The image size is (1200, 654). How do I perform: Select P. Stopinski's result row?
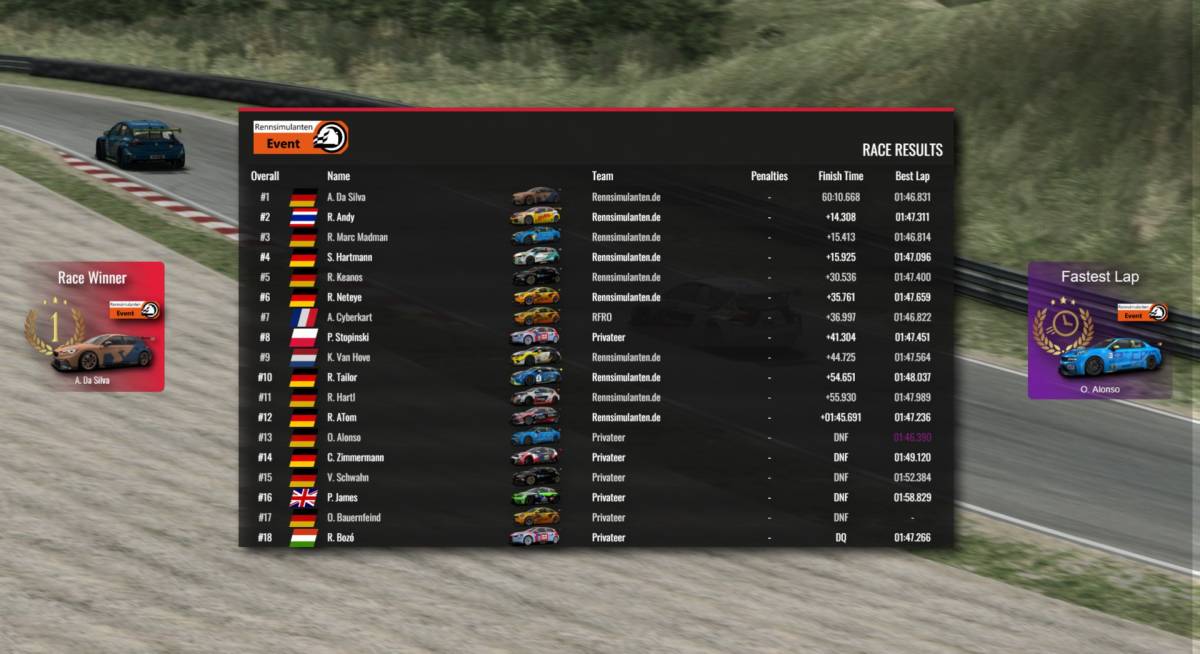(596, 337)
